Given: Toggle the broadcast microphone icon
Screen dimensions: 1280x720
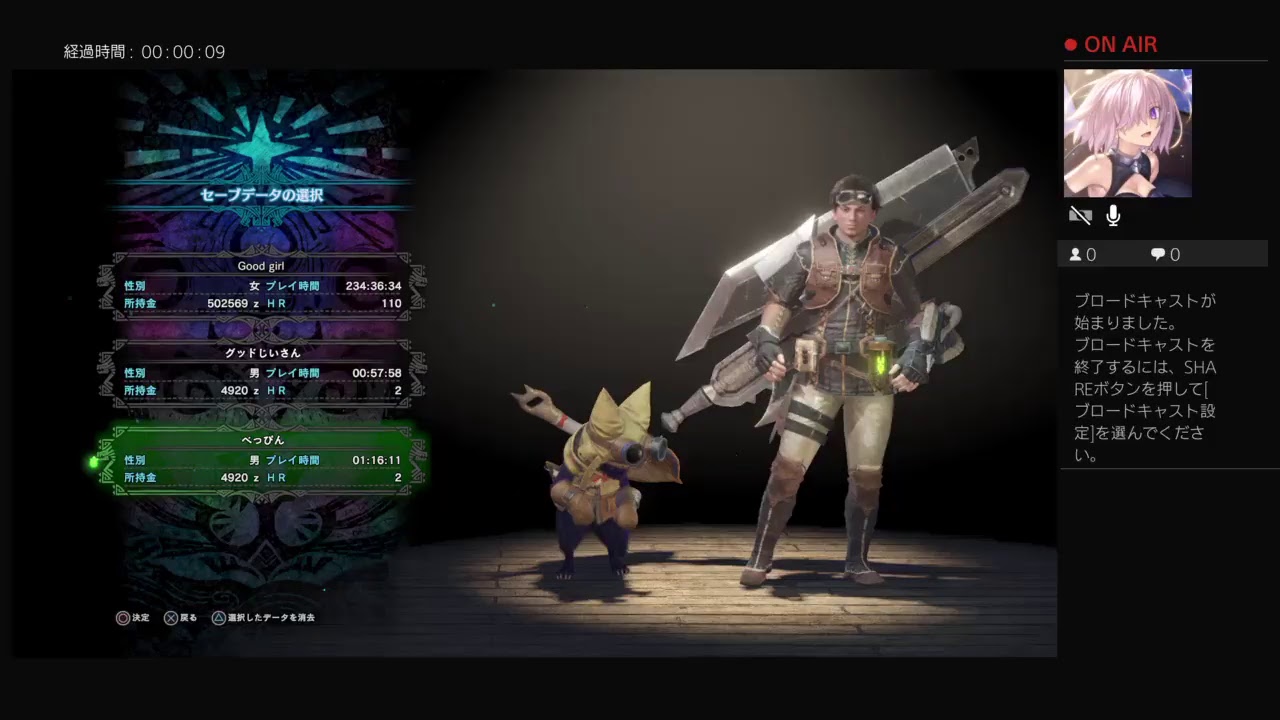Looking at the screenshot, I should (x=1113, y=216).
